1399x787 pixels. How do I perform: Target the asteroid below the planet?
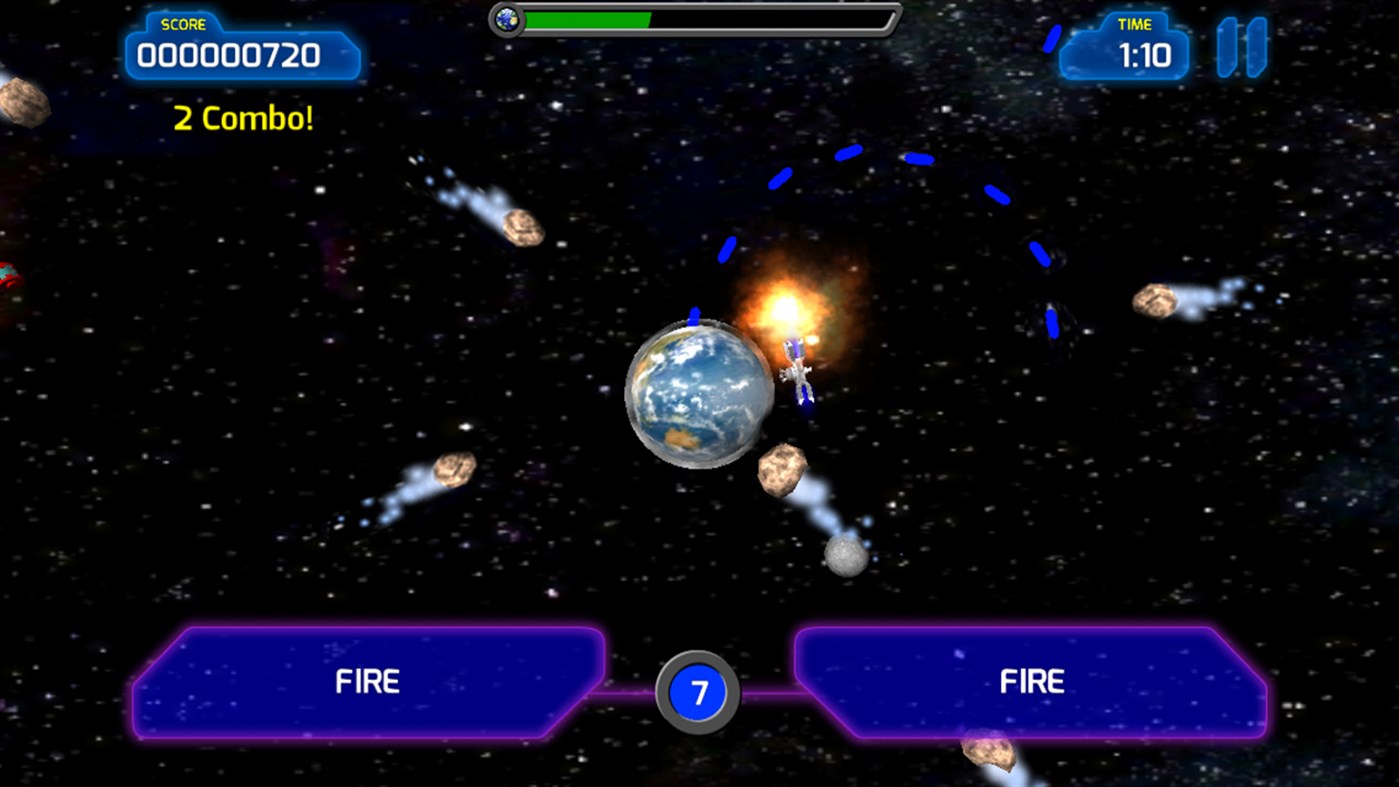(782, 470)
